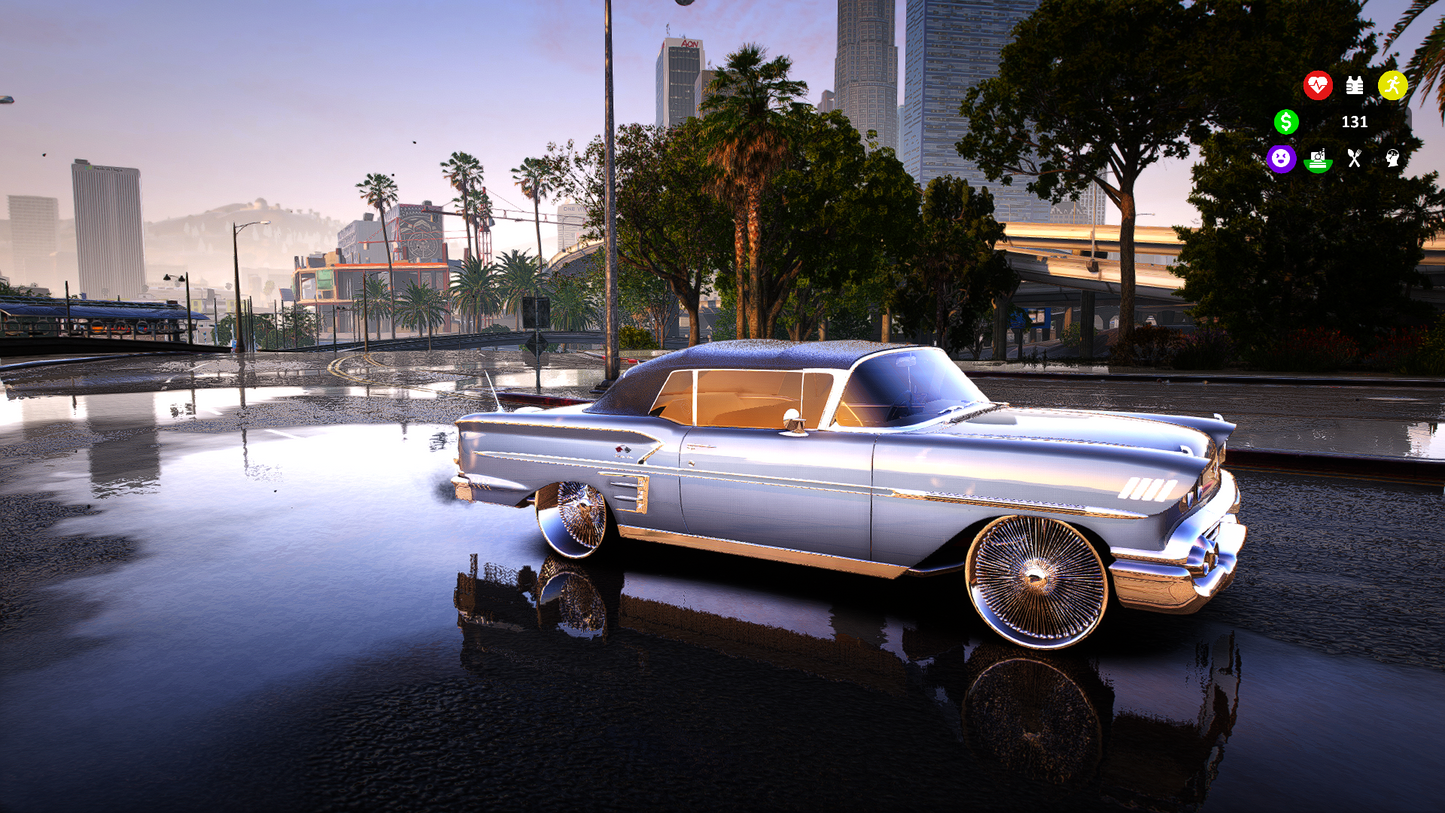The image size is (1445, 813).
Task: Select the stress head status icon
Action: coord(1393,158)
